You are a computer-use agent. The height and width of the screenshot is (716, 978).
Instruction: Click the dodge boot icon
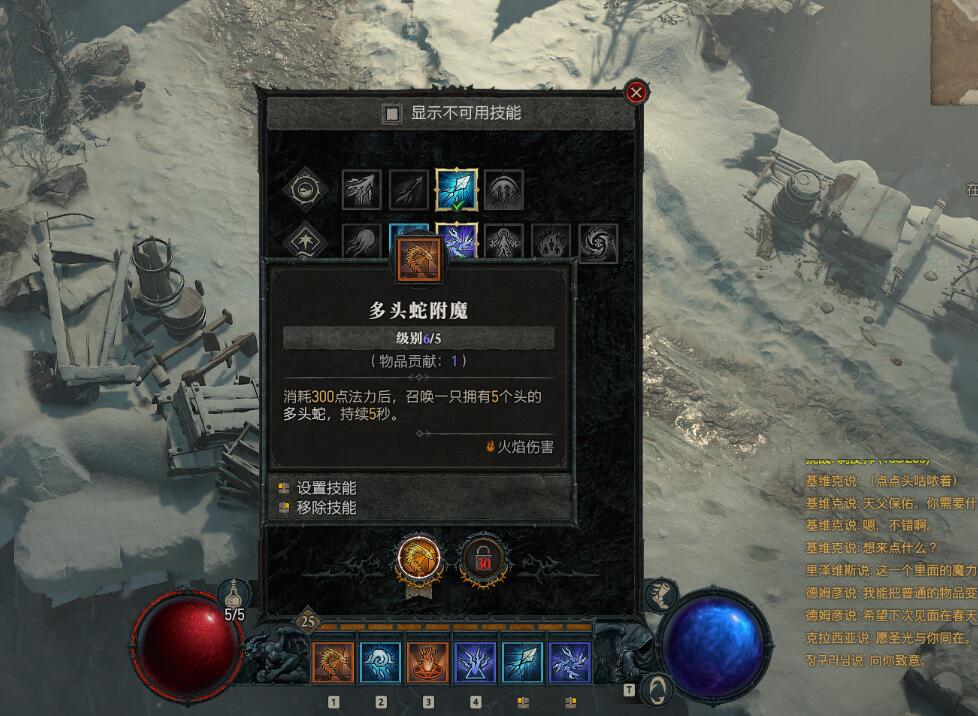pyautogui.click(x=659, y=596)
